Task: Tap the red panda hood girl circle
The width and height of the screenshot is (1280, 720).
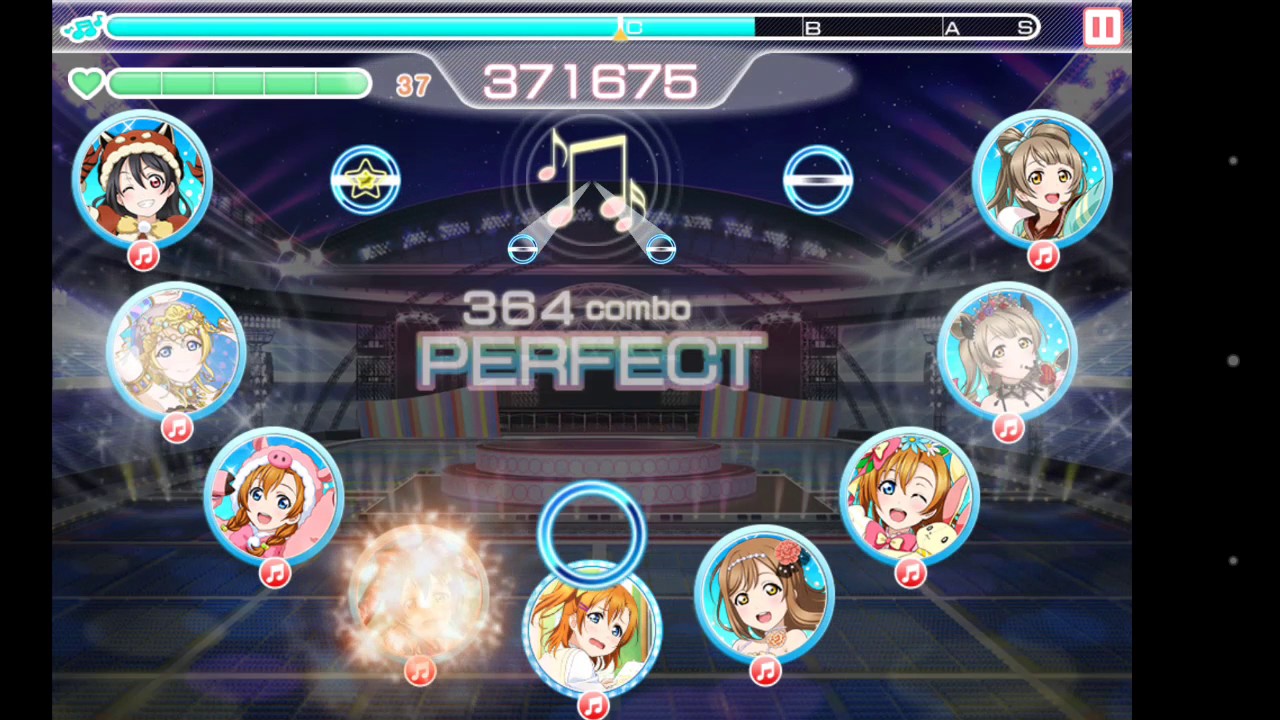Action: coord(142,179)
